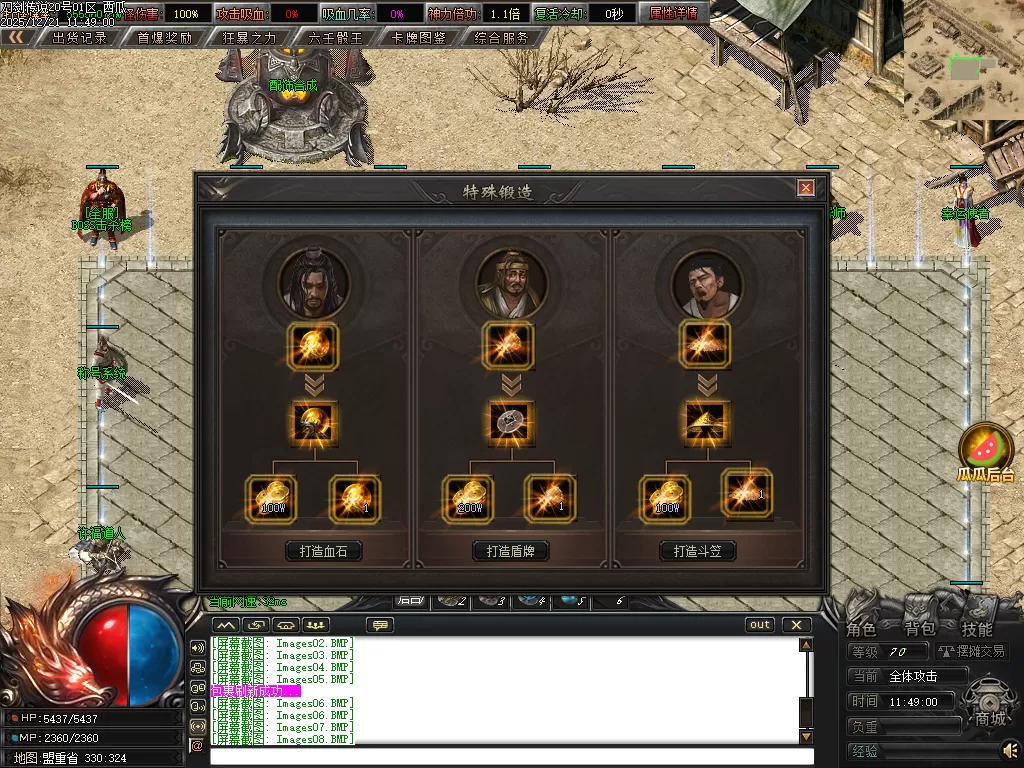This screenshot has width=1024, height=768.
Task: Close the 特殊锻造 forging window
Action: 806,188
